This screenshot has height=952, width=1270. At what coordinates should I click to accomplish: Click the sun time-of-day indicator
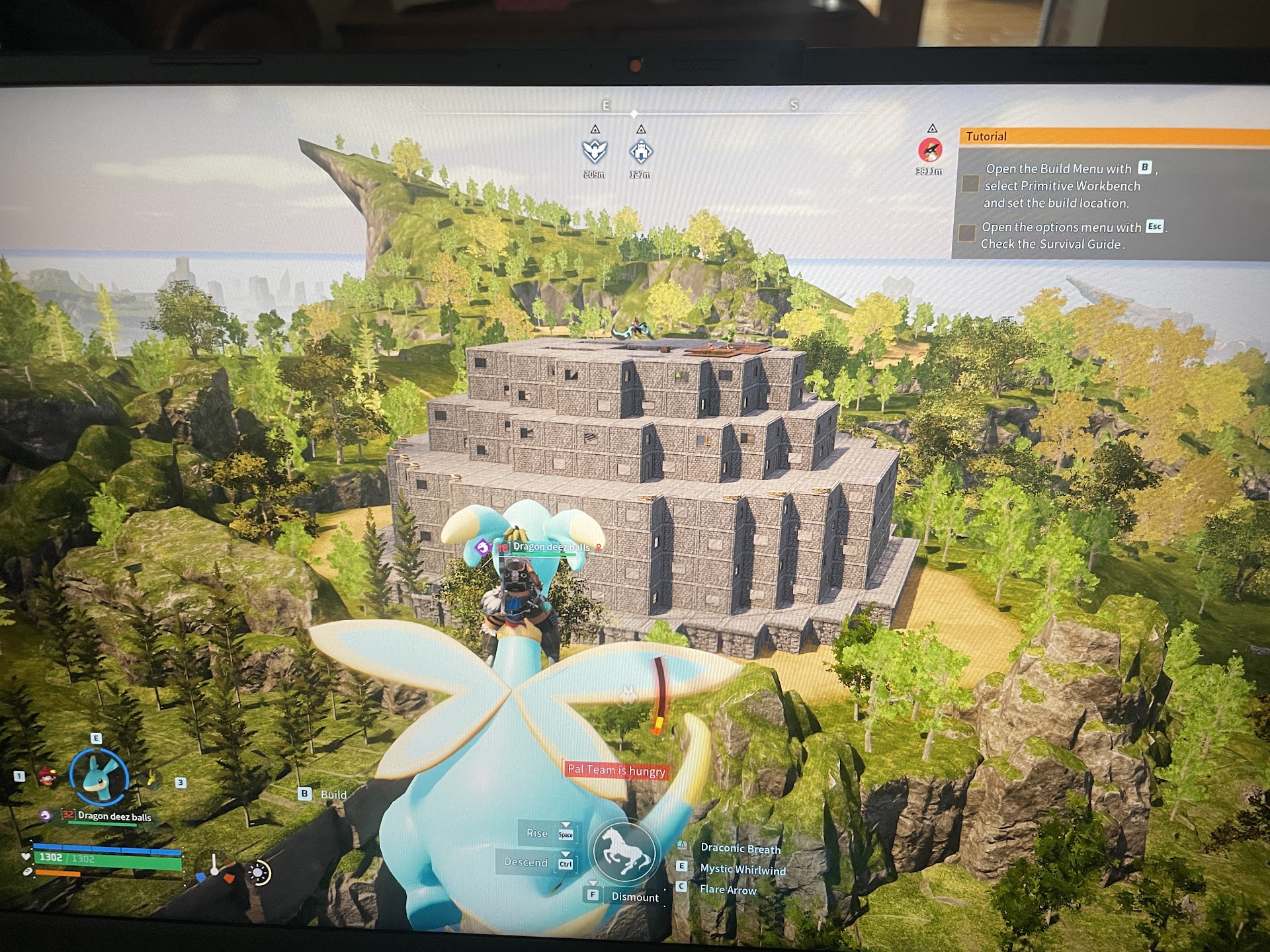258,873
